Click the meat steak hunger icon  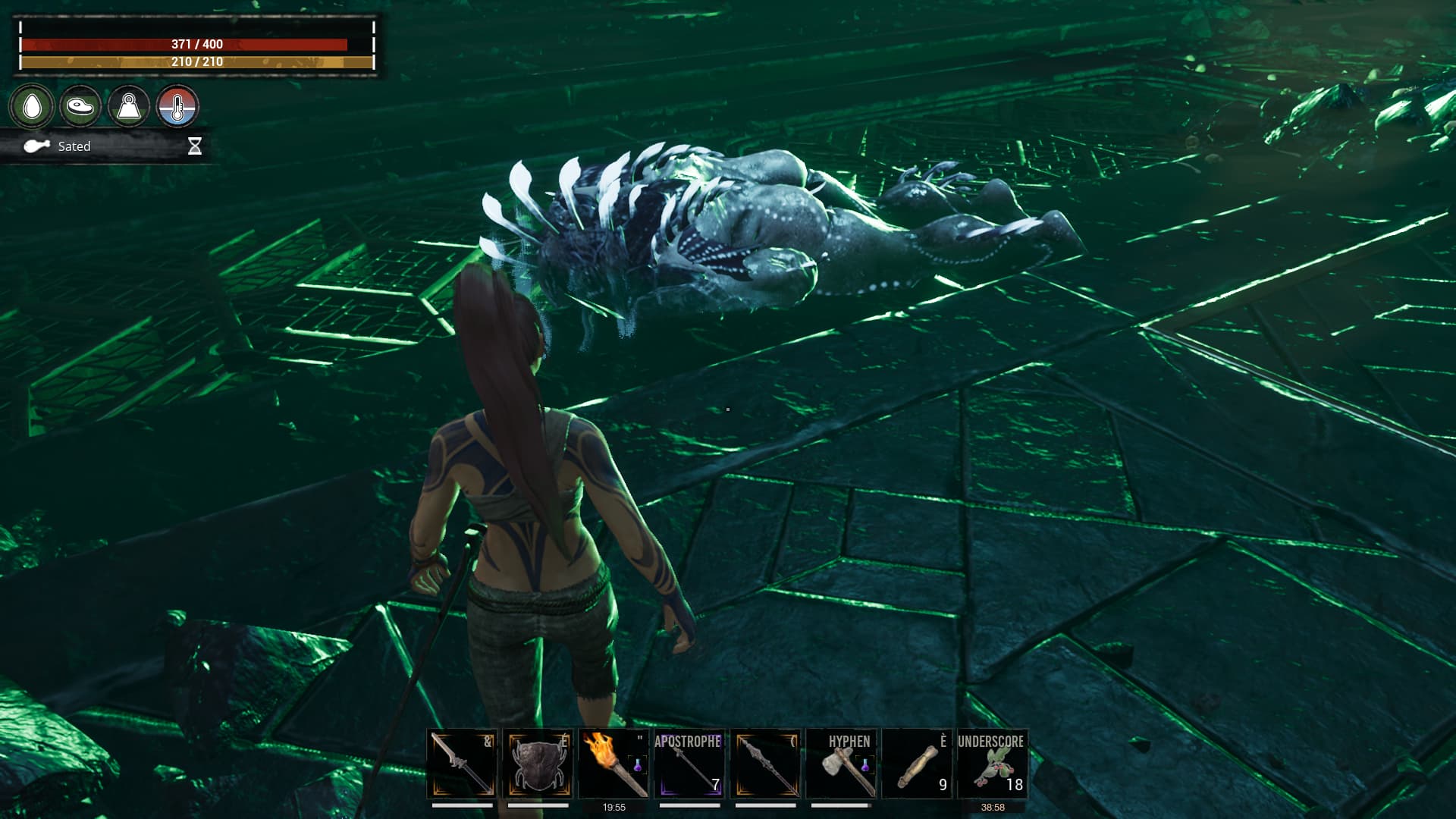pos(80,107)
